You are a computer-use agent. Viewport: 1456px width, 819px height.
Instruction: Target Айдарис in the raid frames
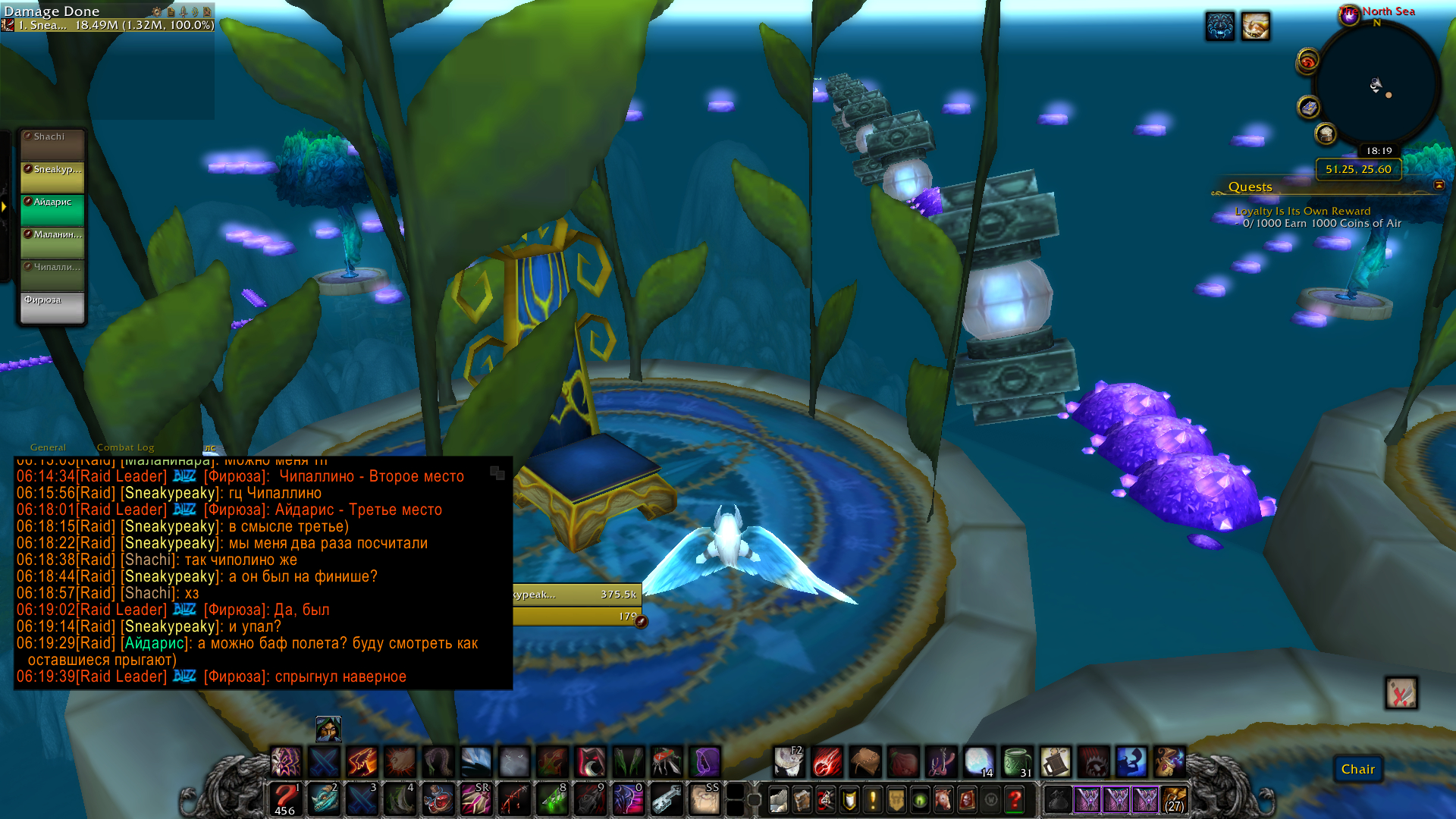[52, 209]
